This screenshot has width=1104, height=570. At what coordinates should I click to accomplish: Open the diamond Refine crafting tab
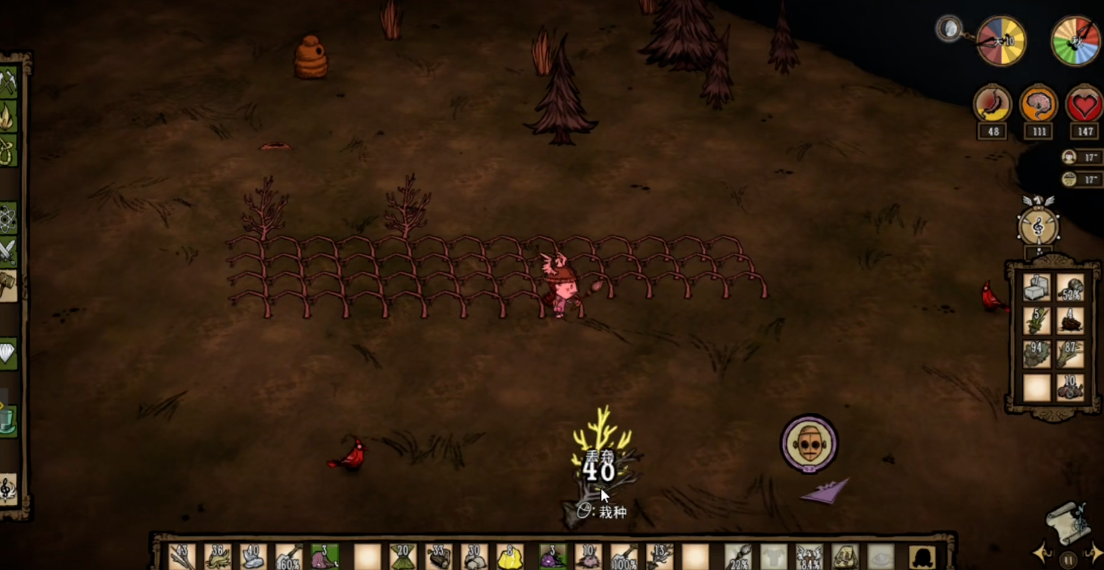coord(9,352)
